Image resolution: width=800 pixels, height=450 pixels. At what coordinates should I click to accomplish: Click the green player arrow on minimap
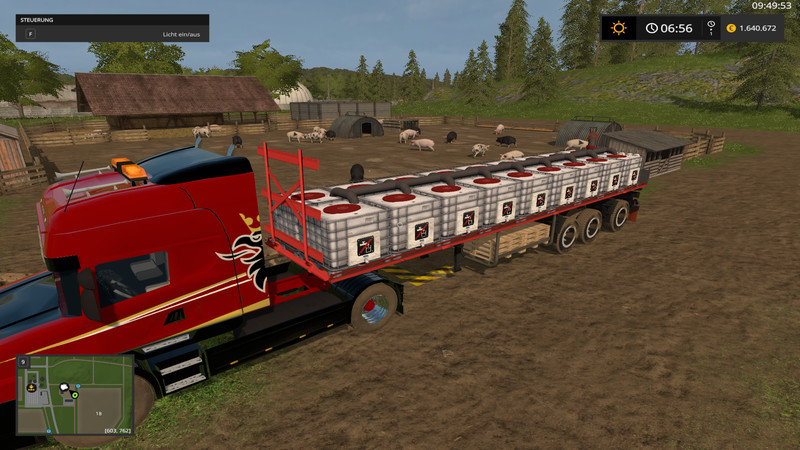75,396
